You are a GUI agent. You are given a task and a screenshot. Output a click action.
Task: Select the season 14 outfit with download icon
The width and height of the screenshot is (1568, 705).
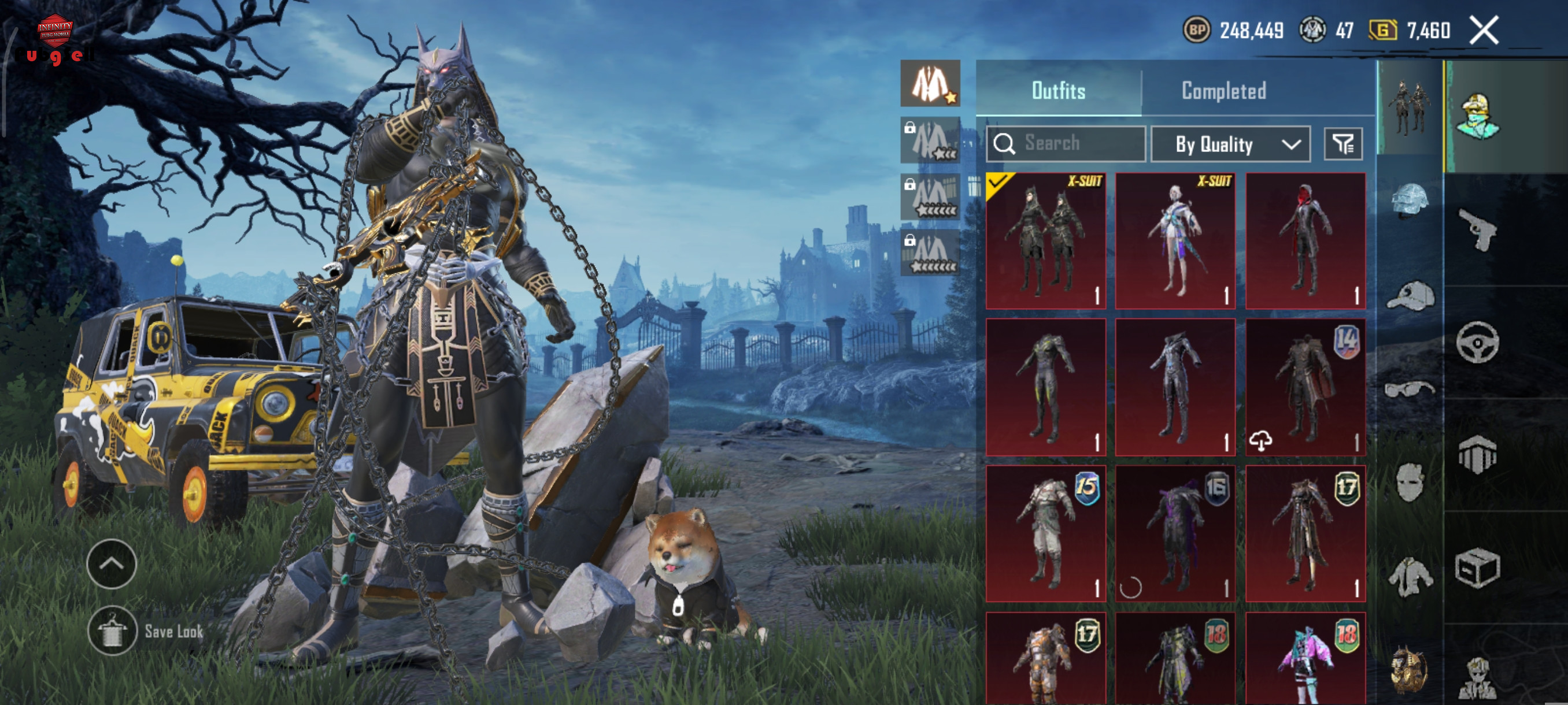(1305, 387)
